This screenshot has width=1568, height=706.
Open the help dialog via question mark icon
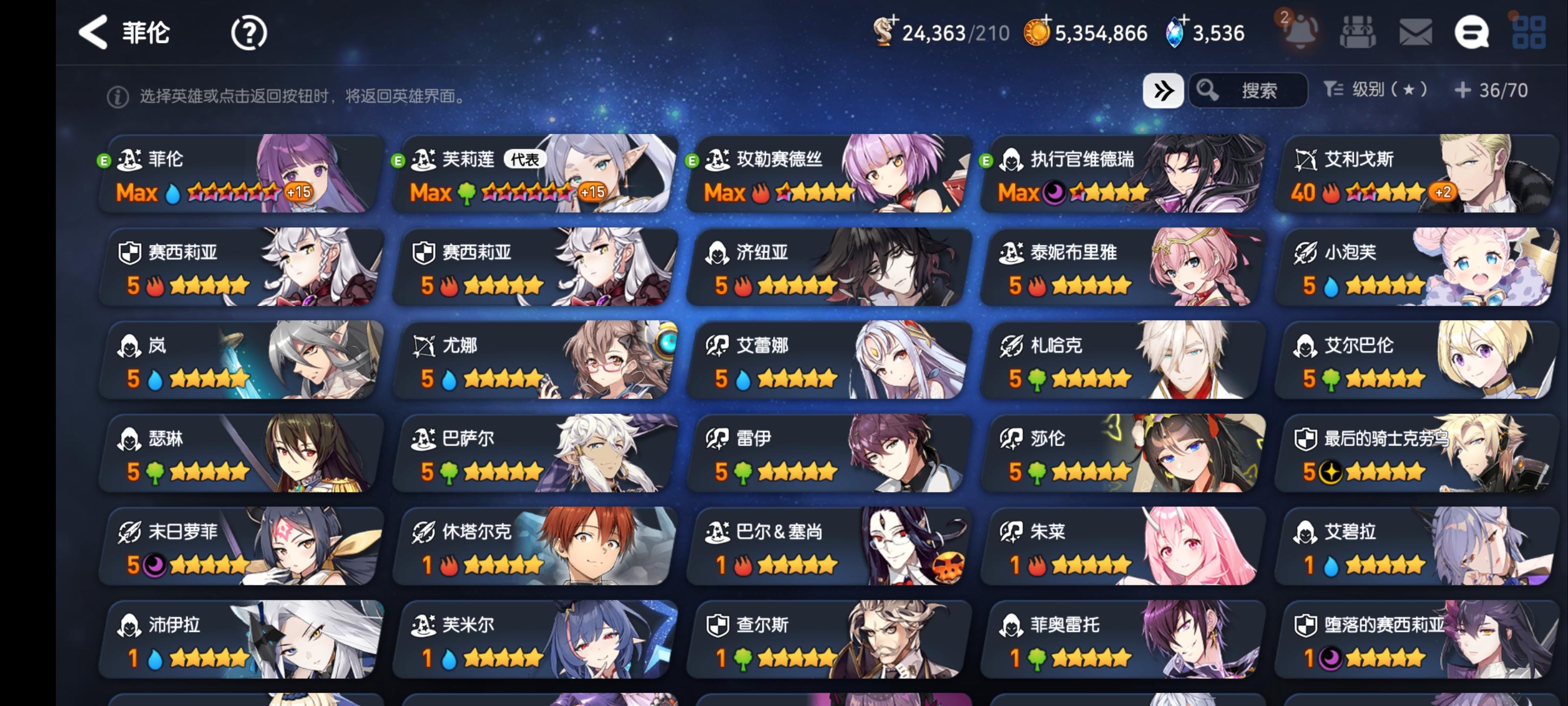pyautogui.click(x=248, y=32)
